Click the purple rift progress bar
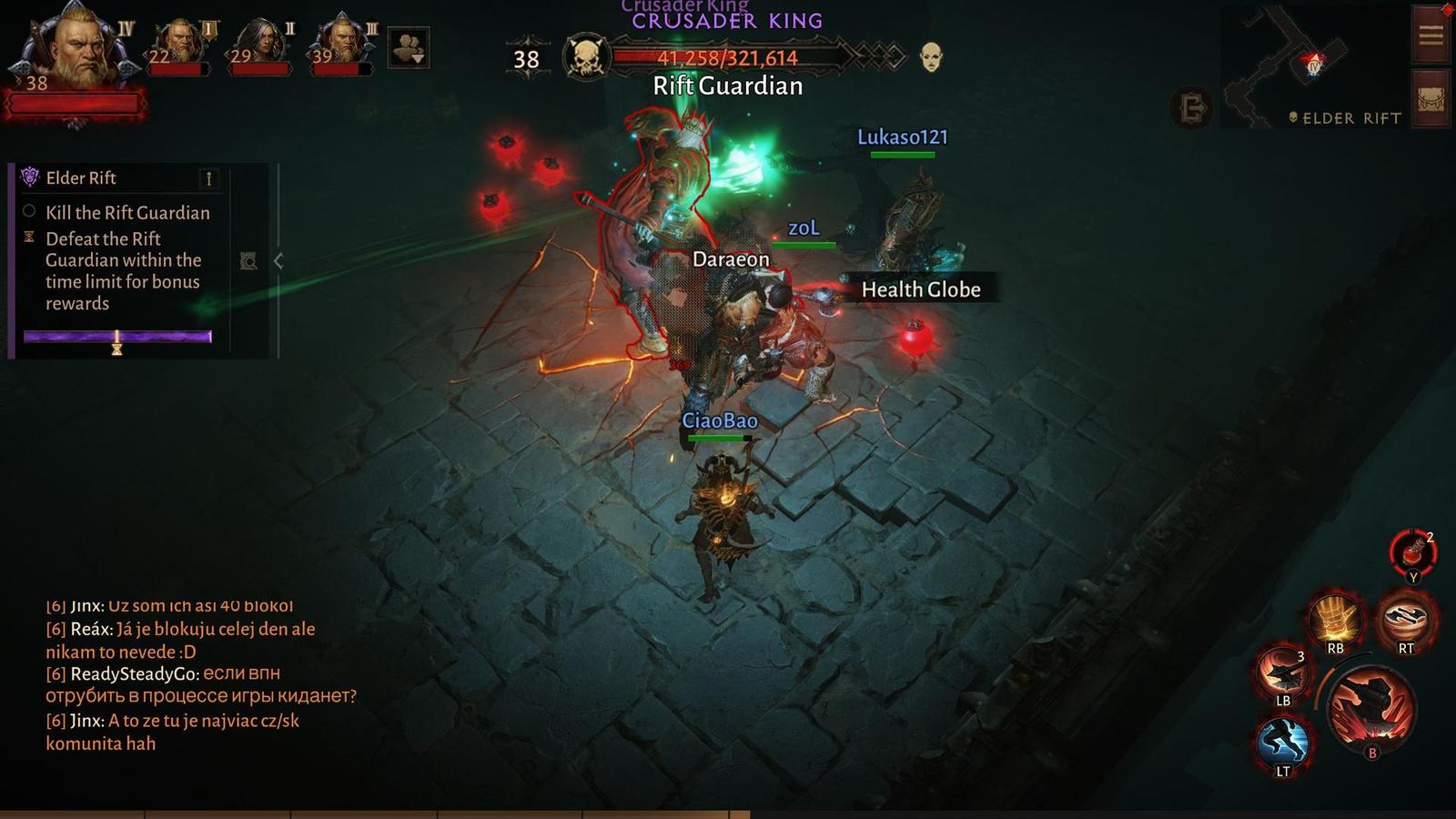1456x819 pixels. click(x=116, y=336)
